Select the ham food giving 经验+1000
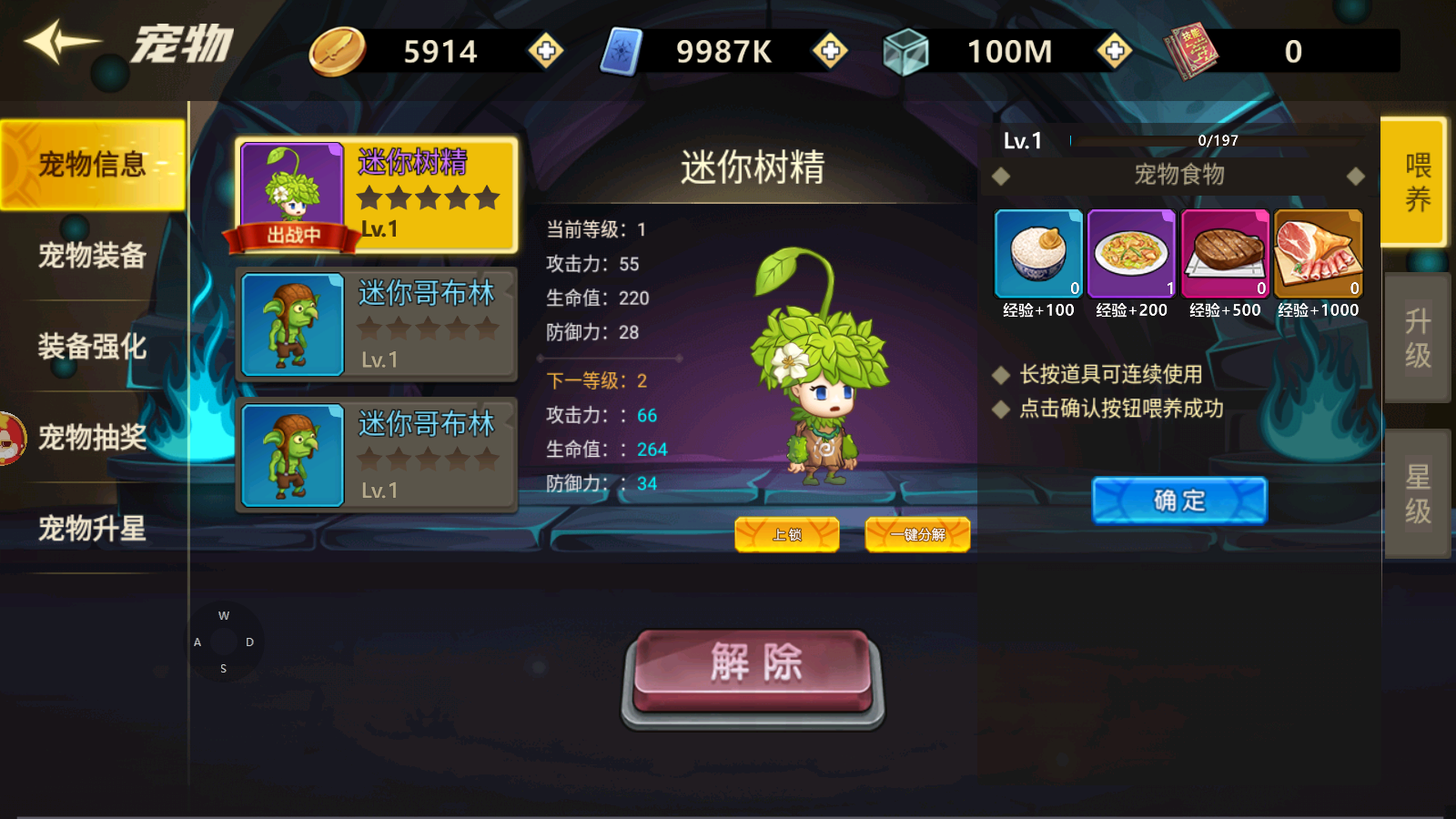 click(1319, 253)
